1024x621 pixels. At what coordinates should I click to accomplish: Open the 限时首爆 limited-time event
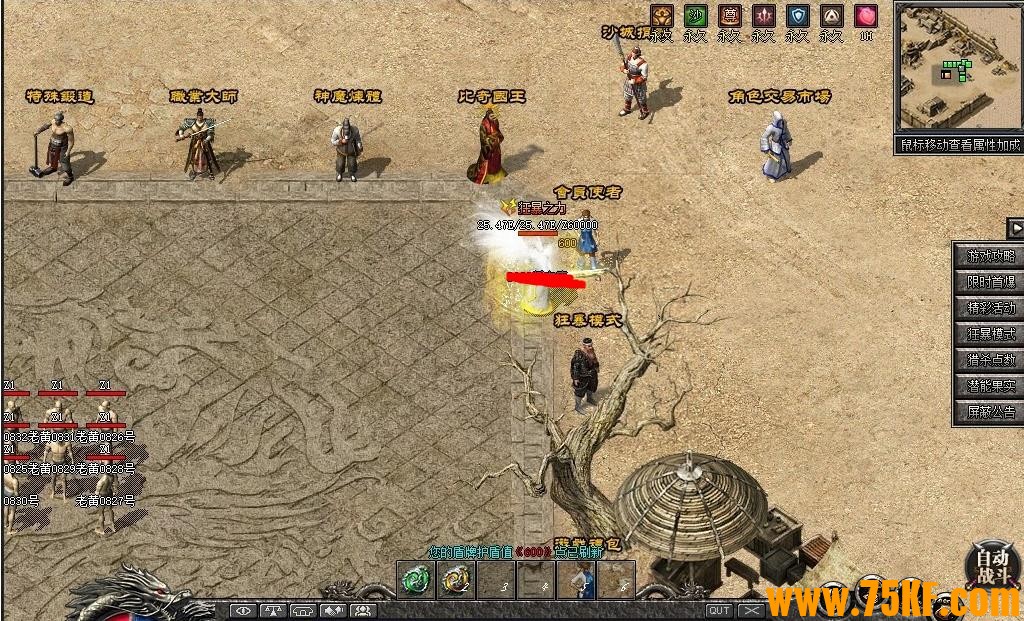990,282
